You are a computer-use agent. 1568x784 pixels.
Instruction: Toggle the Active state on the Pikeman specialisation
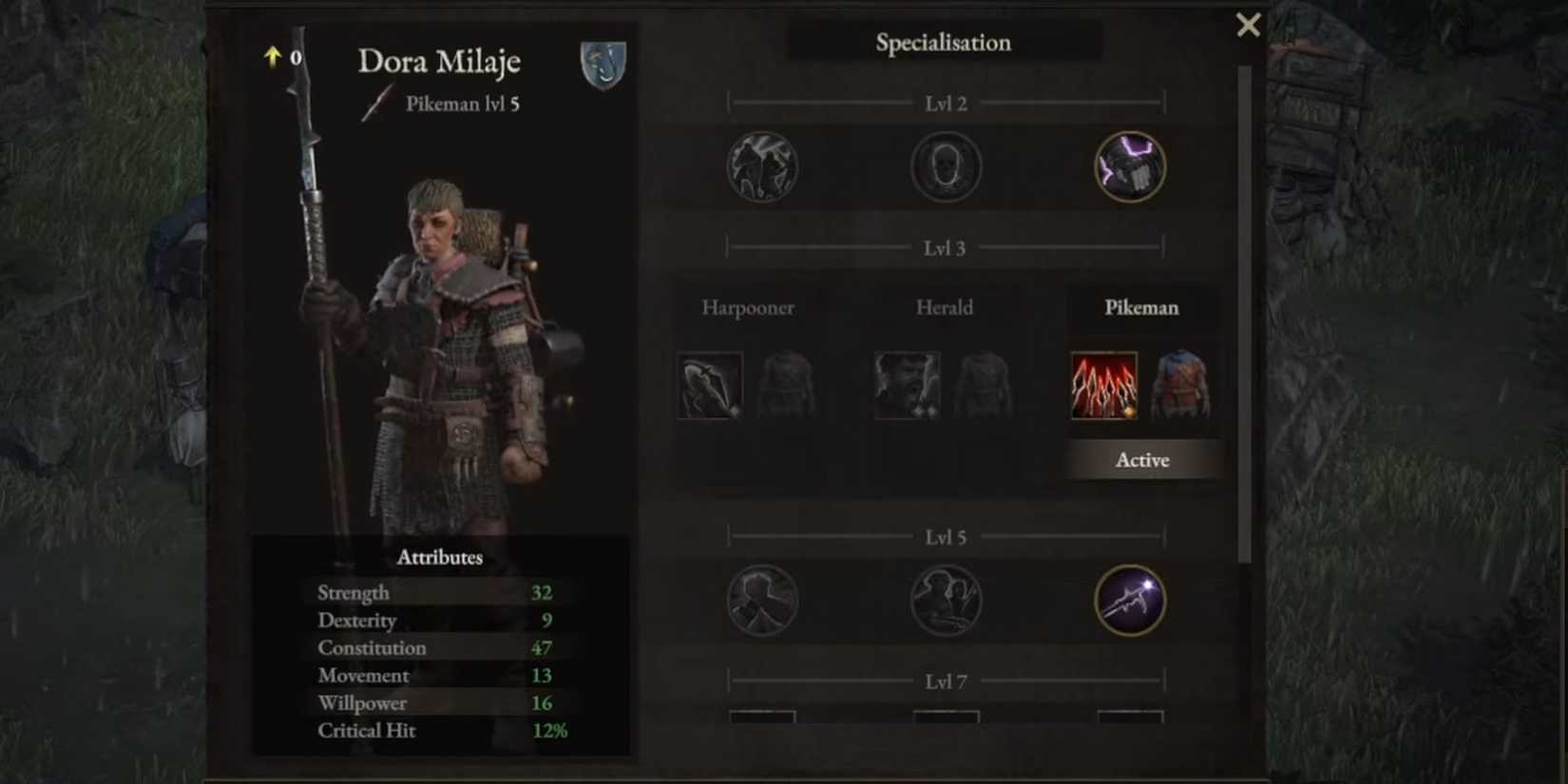pyautogui.click(x=1142, y=460)
